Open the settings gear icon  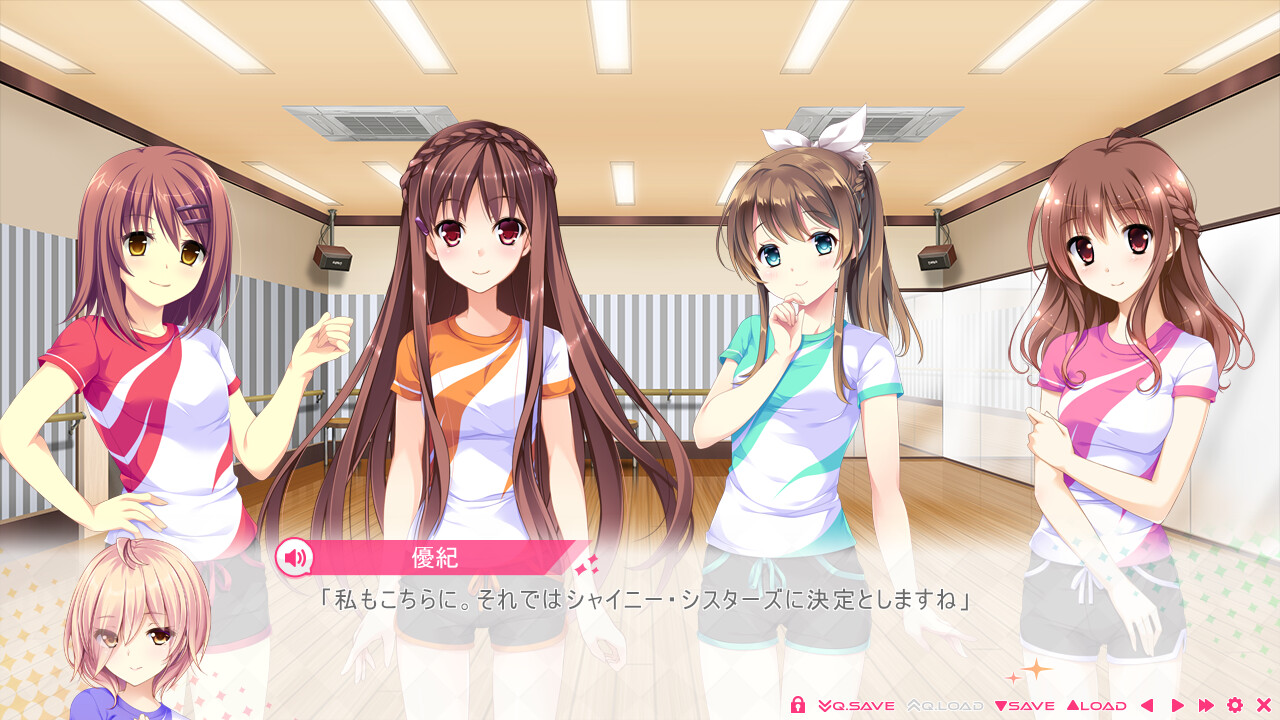coord(1236,705)
